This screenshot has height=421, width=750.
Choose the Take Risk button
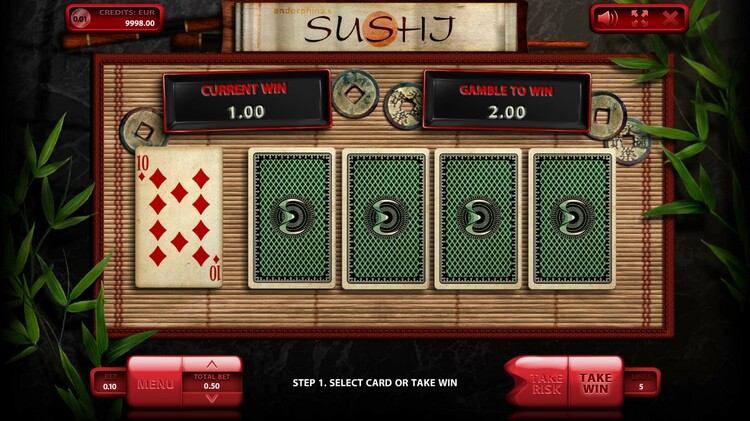(544, 383)
